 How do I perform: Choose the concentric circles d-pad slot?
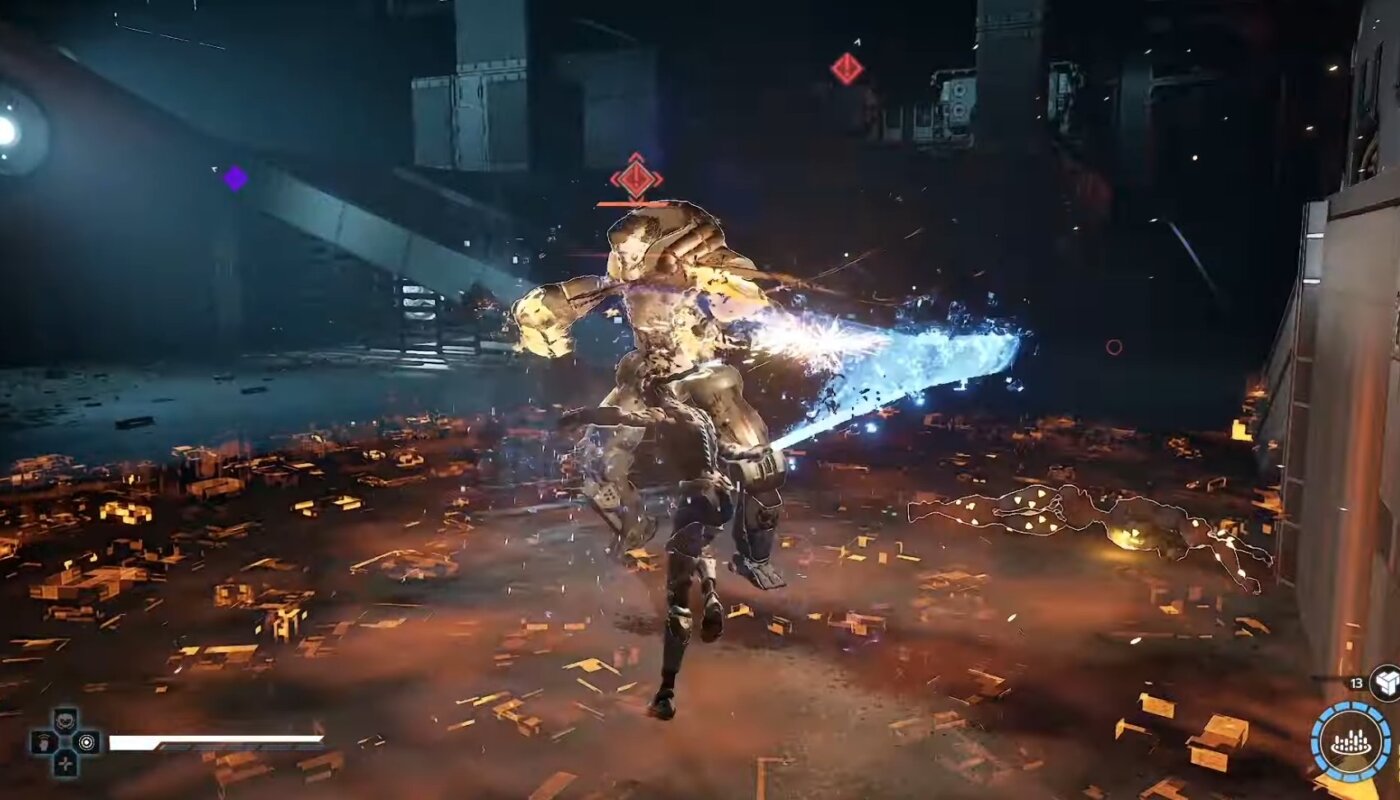[x=88, y=742]
